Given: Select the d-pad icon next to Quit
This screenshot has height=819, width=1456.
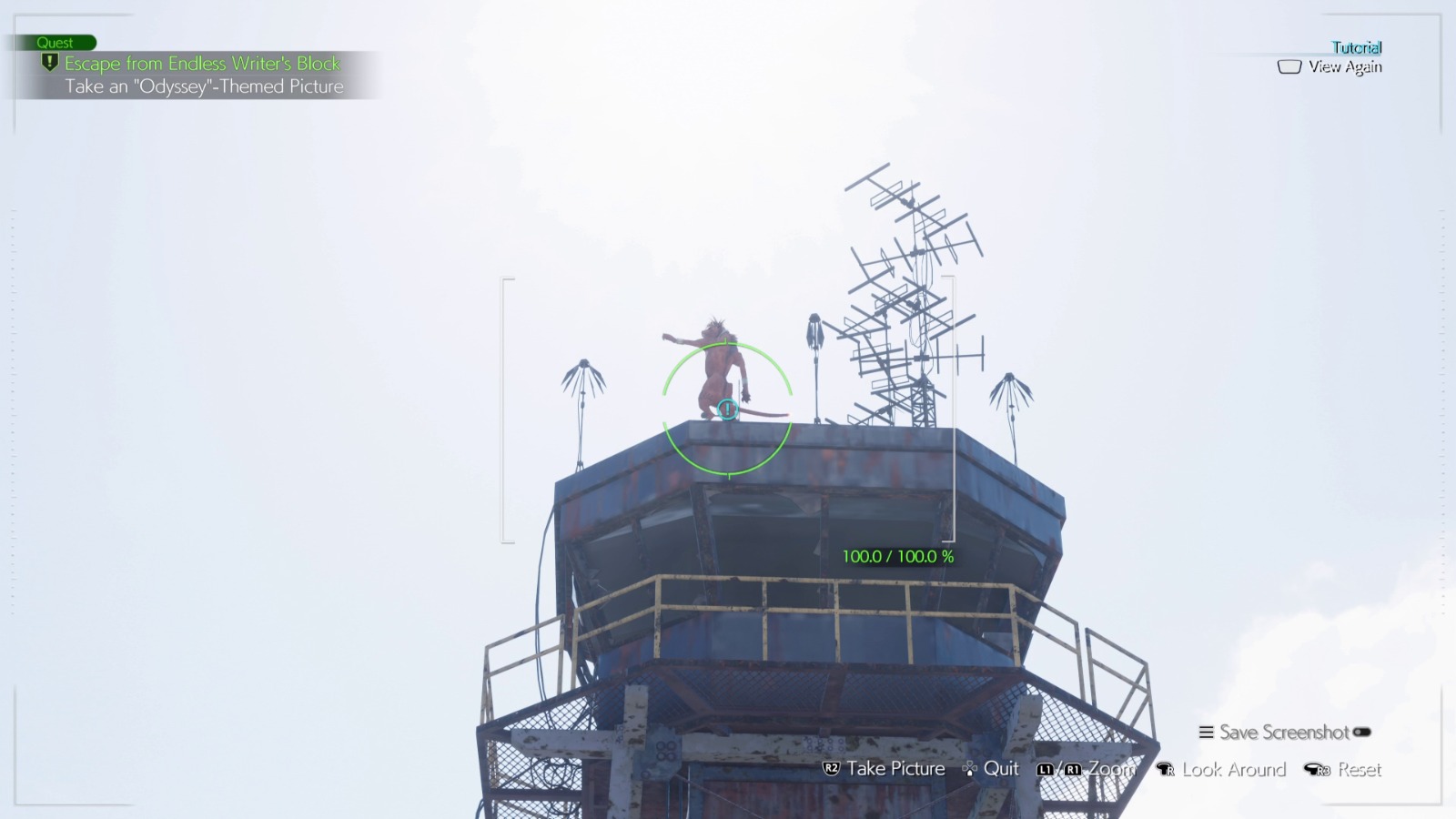Looking at the screenshot, I should tap(970, 769).
